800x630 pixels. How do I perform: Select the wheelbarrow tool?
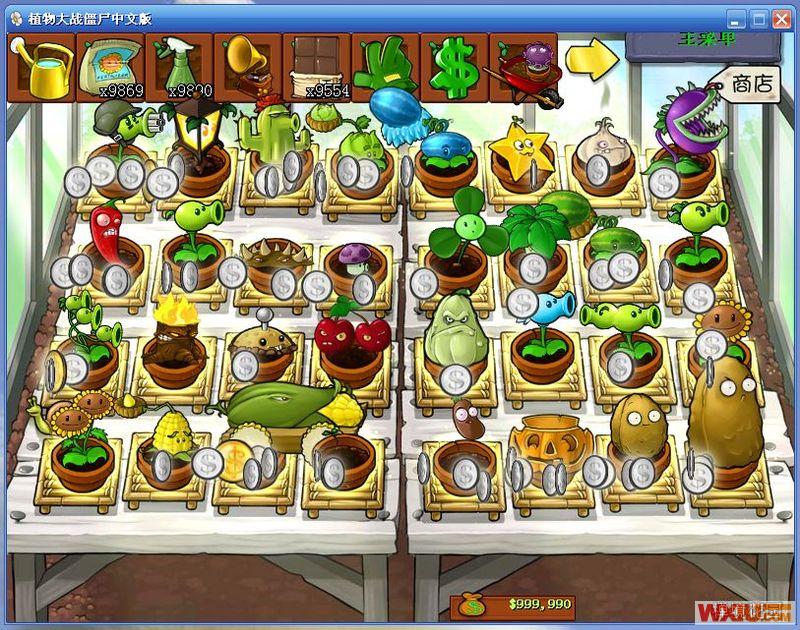tap(522, 68)
